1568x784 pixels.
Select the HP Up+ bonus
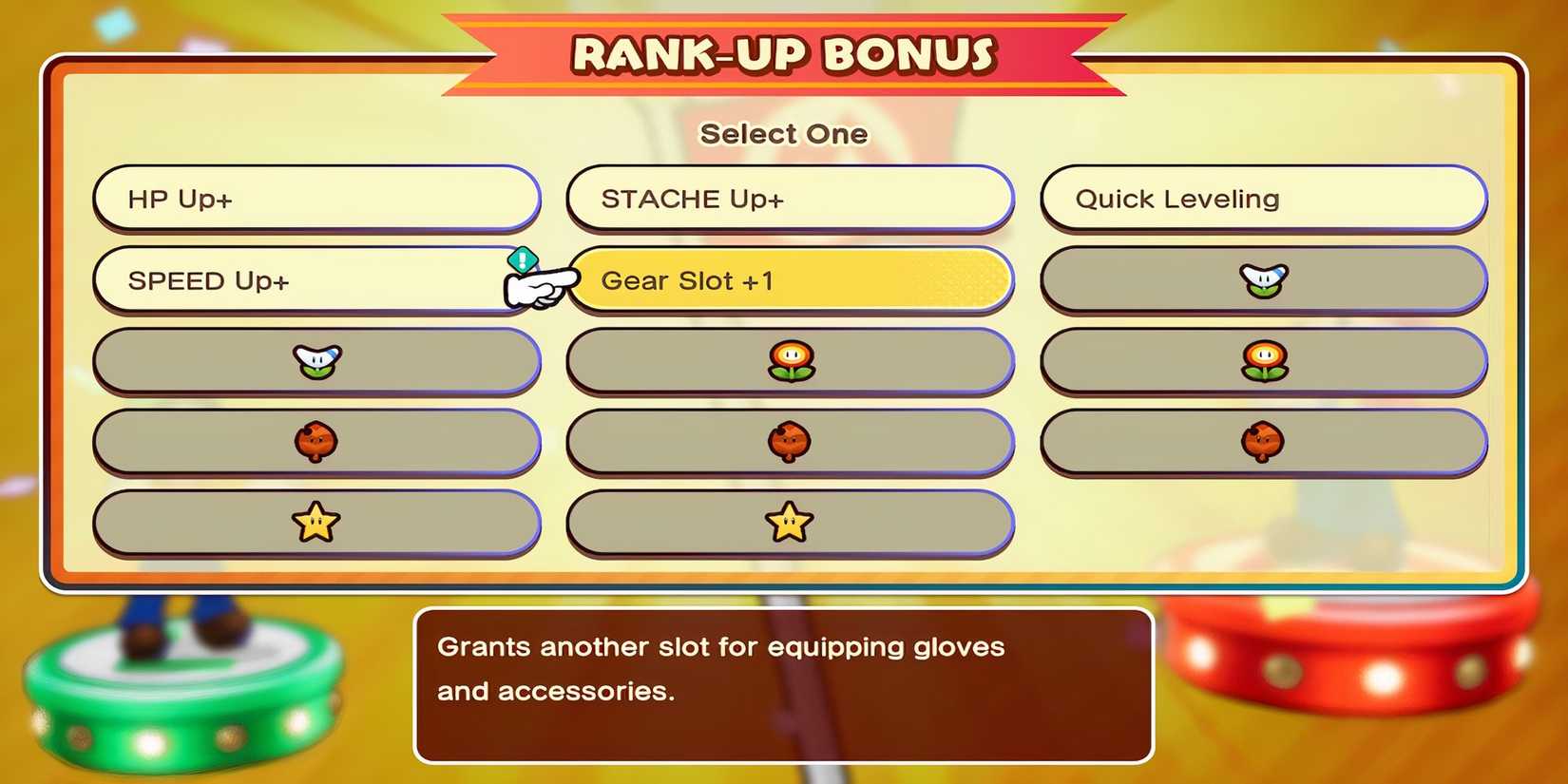point(318,200)
